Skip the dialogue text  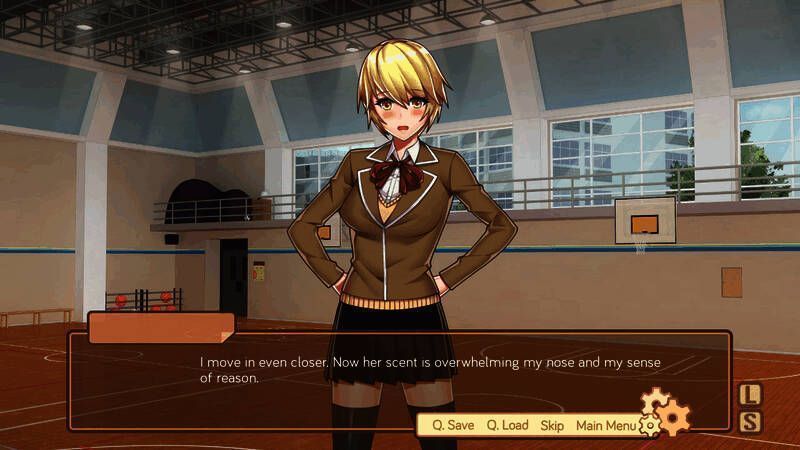pyautogui.click(x=552, y=425)
